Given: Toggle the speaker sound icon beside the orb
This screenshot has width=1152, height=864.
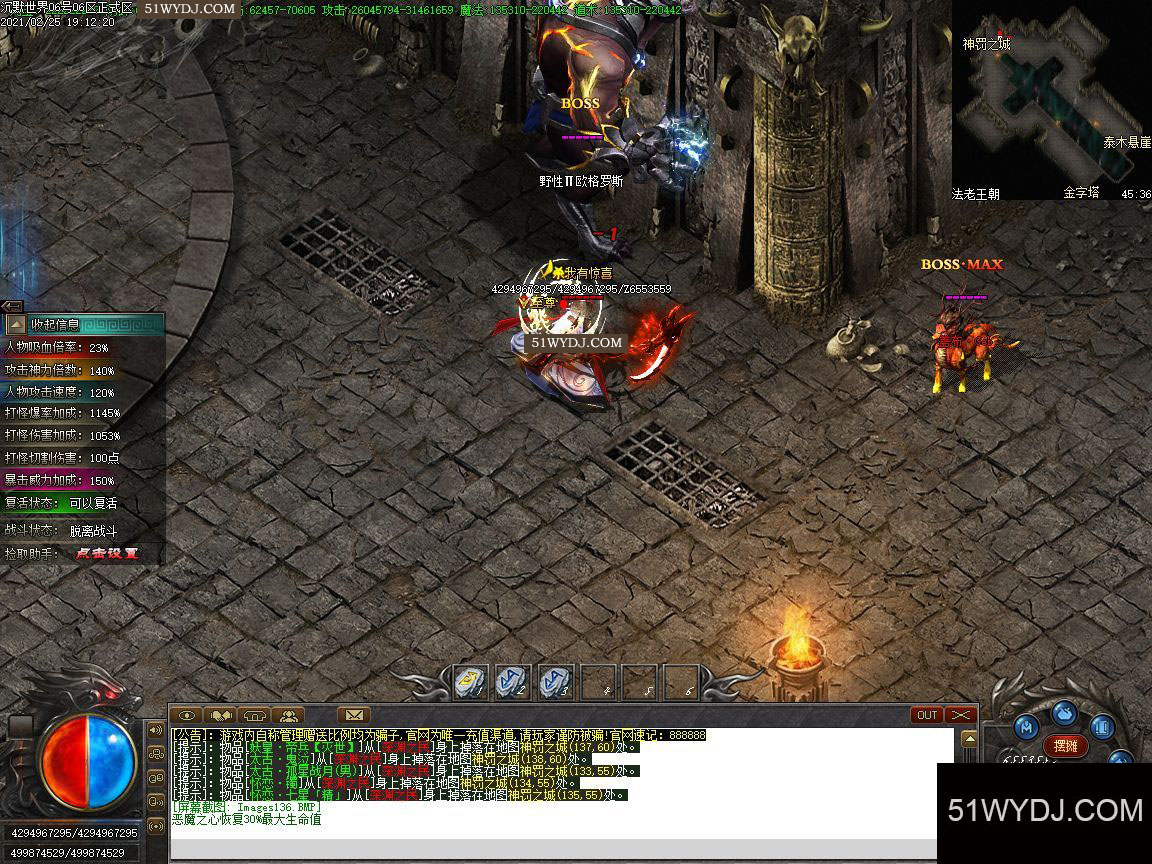Looking at the screenshot, I should (x=155, y=730).
